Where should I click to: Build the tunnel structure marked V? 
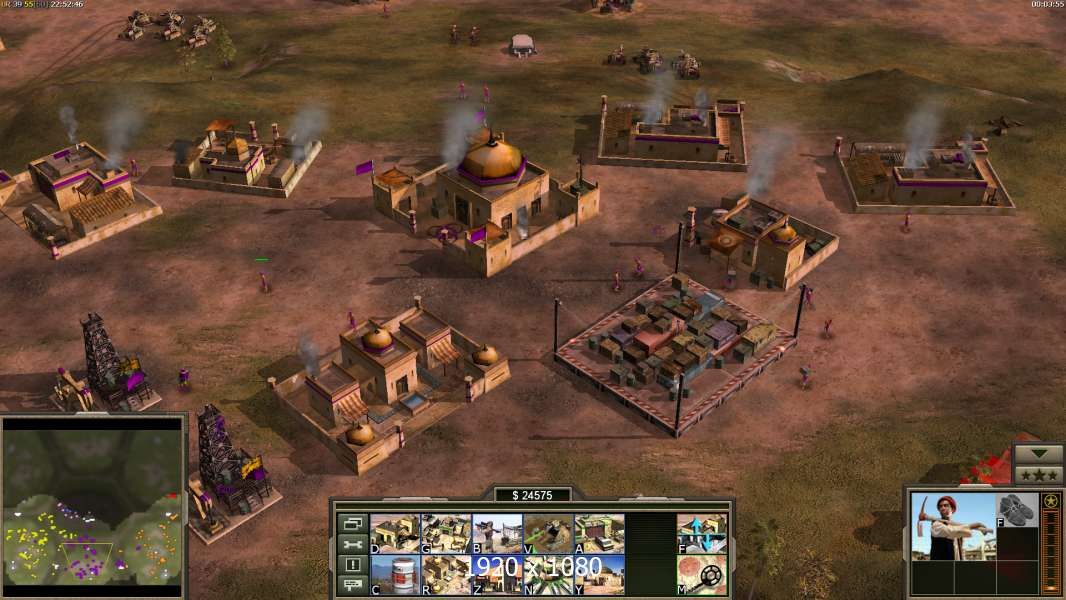click(548, 533)
